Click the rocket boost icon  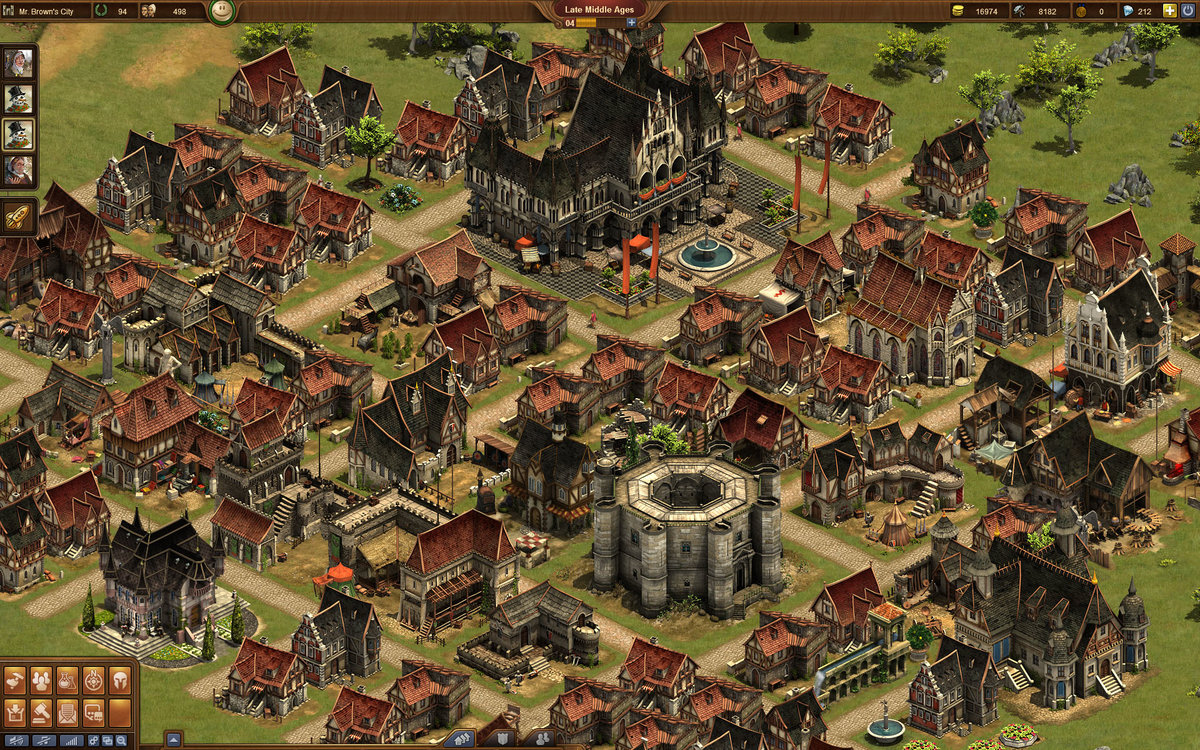click(x=18, y=216)
